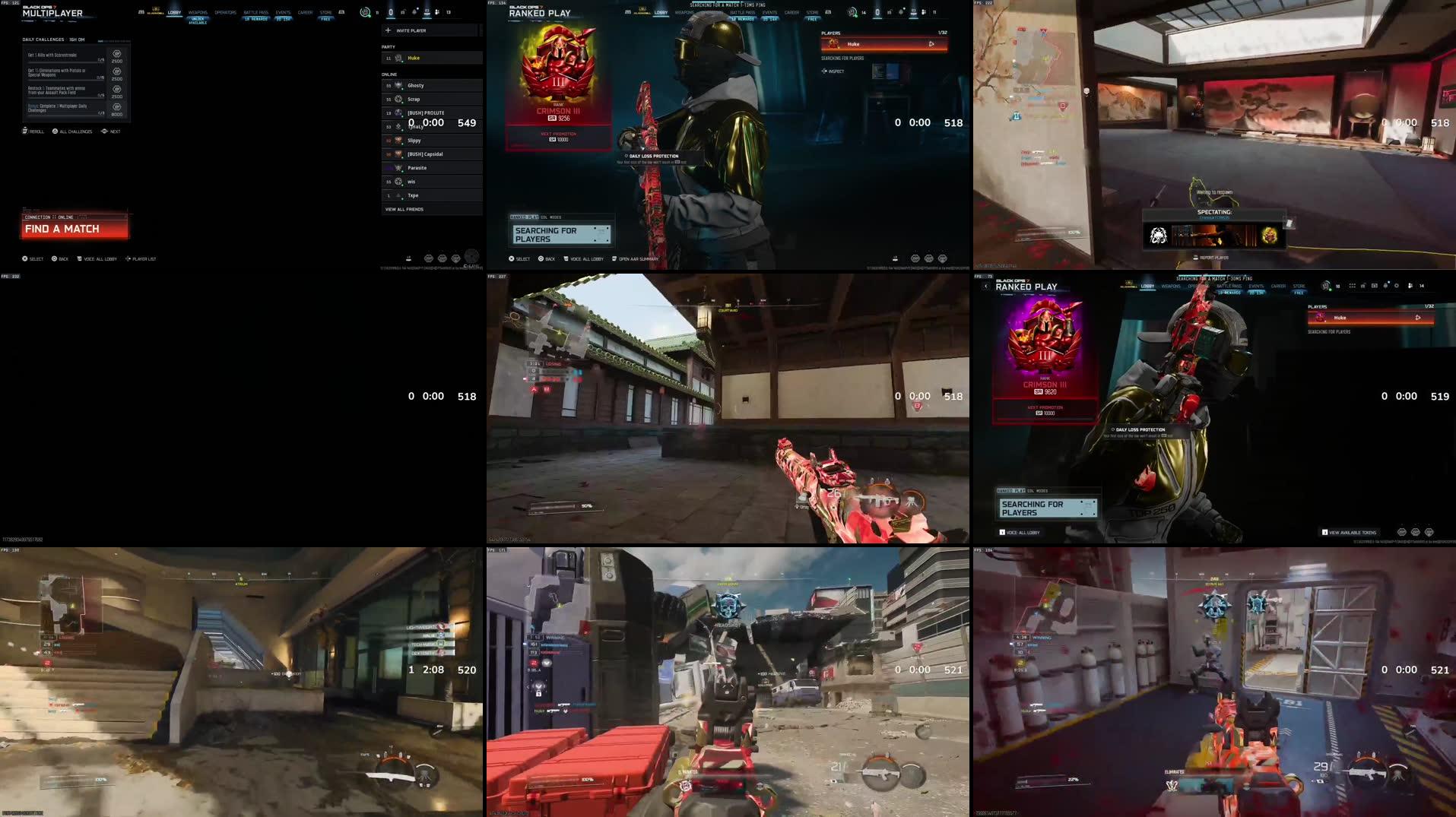Click the Invite Player plus icon
1456x817 pixels.
coord(388,30)
